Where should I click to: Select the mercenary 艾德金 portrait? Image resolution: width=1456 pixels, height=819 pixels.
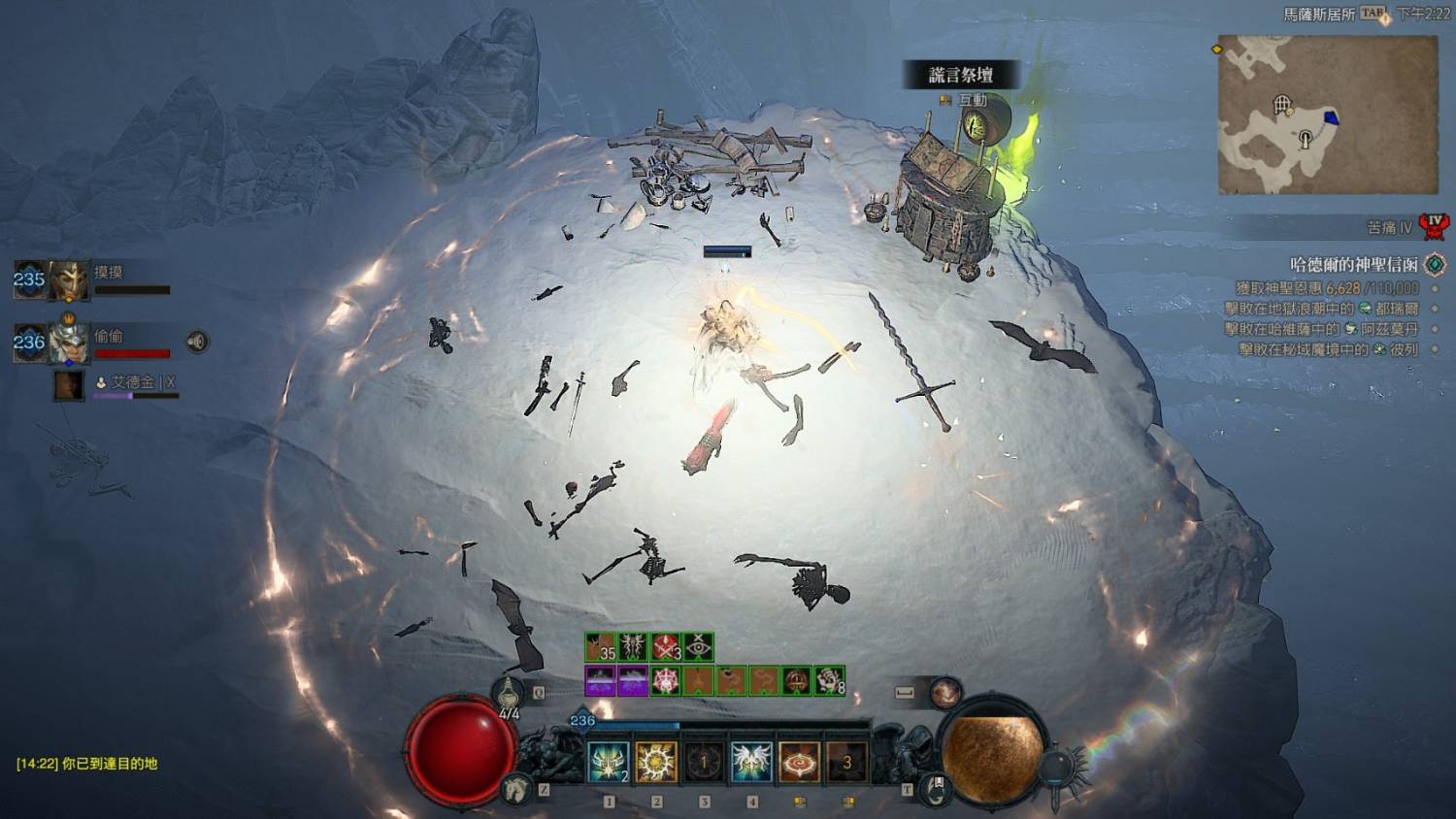(x=69, y=385)
